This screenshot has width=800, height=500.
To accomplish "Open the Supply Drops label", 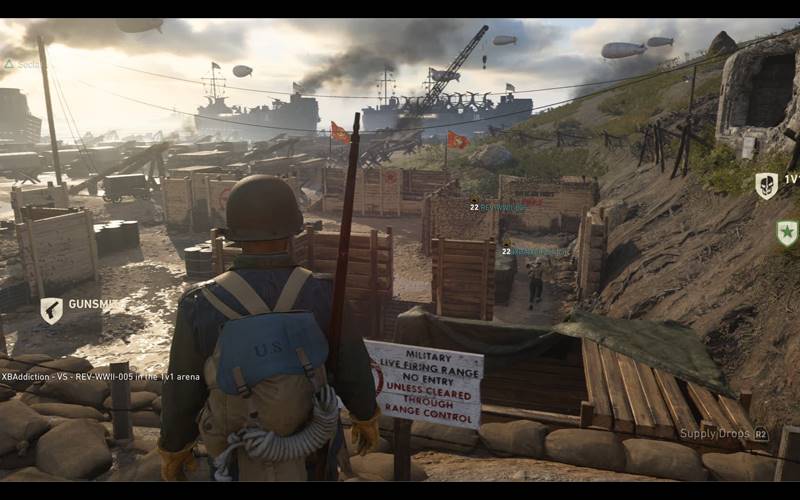I will point(716,434).
